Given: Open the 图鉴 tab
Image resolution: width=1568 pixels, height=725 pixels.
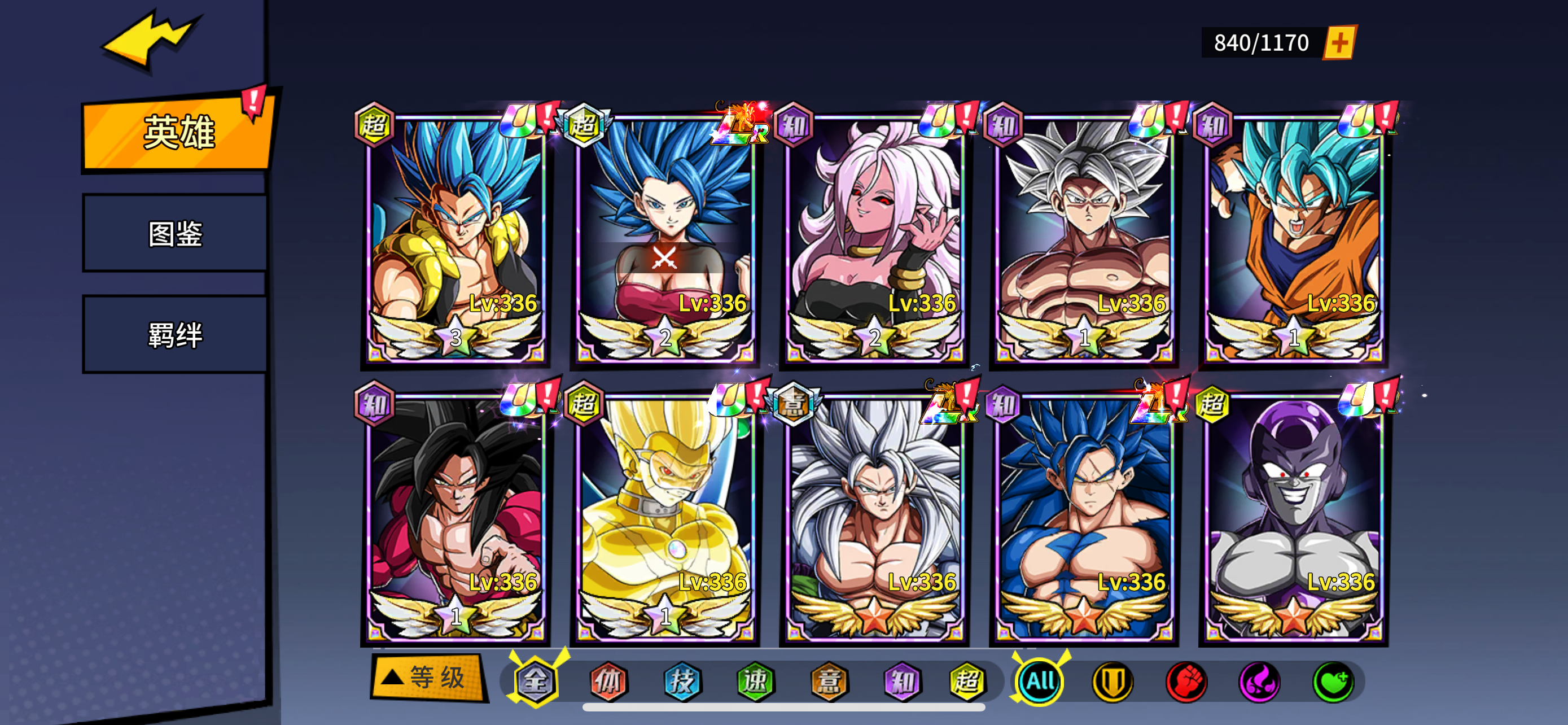Looking at the screenshot, I should pos(176,234).
